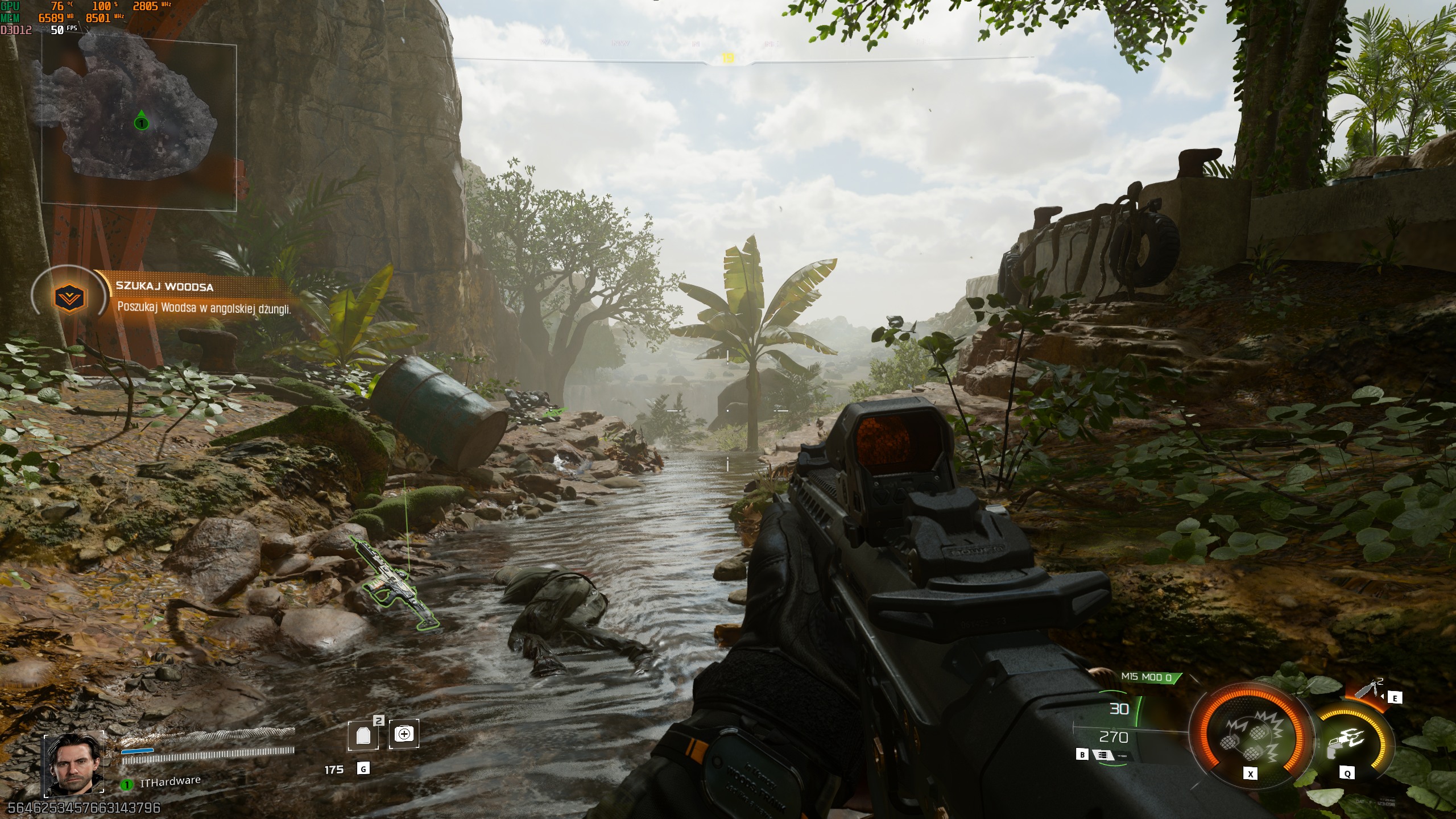
Task: Click the compass bar heading marker
Action: coord(728,58)
